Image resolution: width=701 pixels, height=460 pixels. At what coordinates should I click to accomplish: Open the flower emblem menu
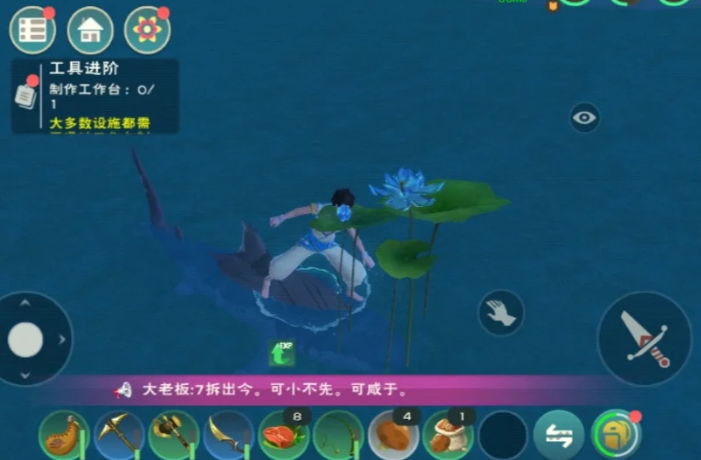(x=146, y=30)
